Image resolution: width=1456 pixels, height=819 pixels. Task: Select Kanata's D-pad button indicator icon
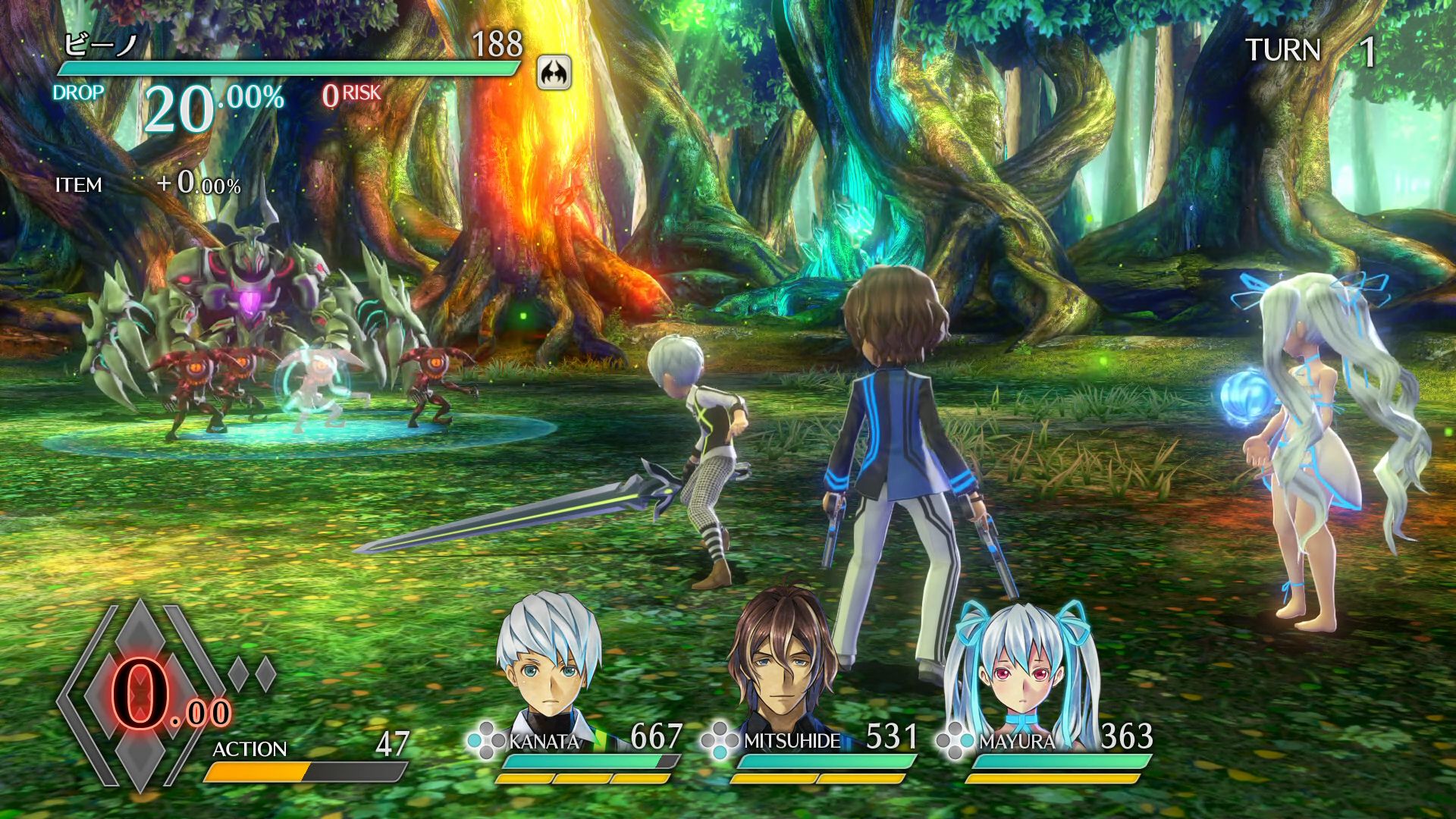(486, 740)
